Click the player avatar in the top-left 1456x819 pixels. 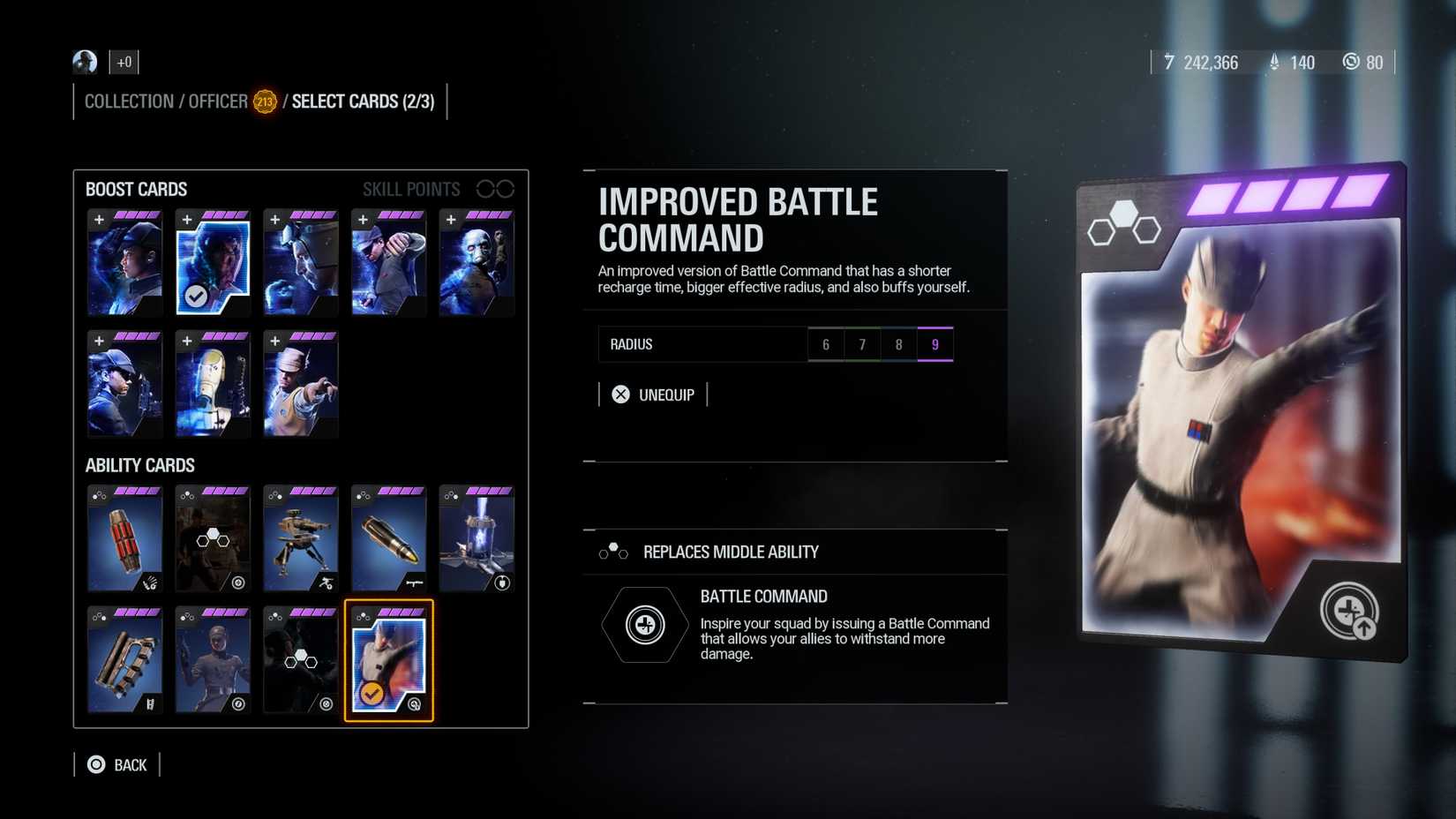click(84, 62)
